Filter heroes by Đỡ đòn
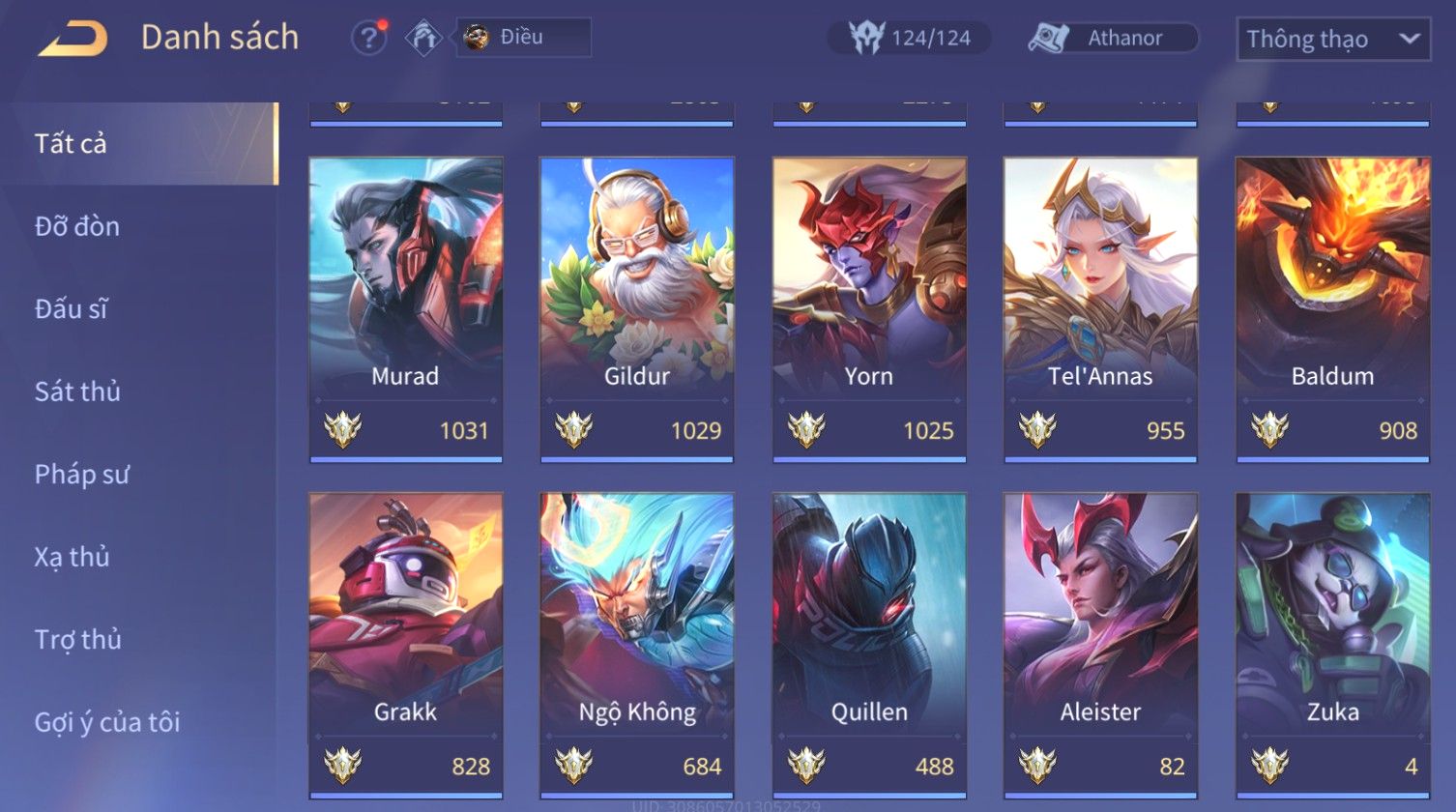1456x812 pixels. click(x=77, y=226)
